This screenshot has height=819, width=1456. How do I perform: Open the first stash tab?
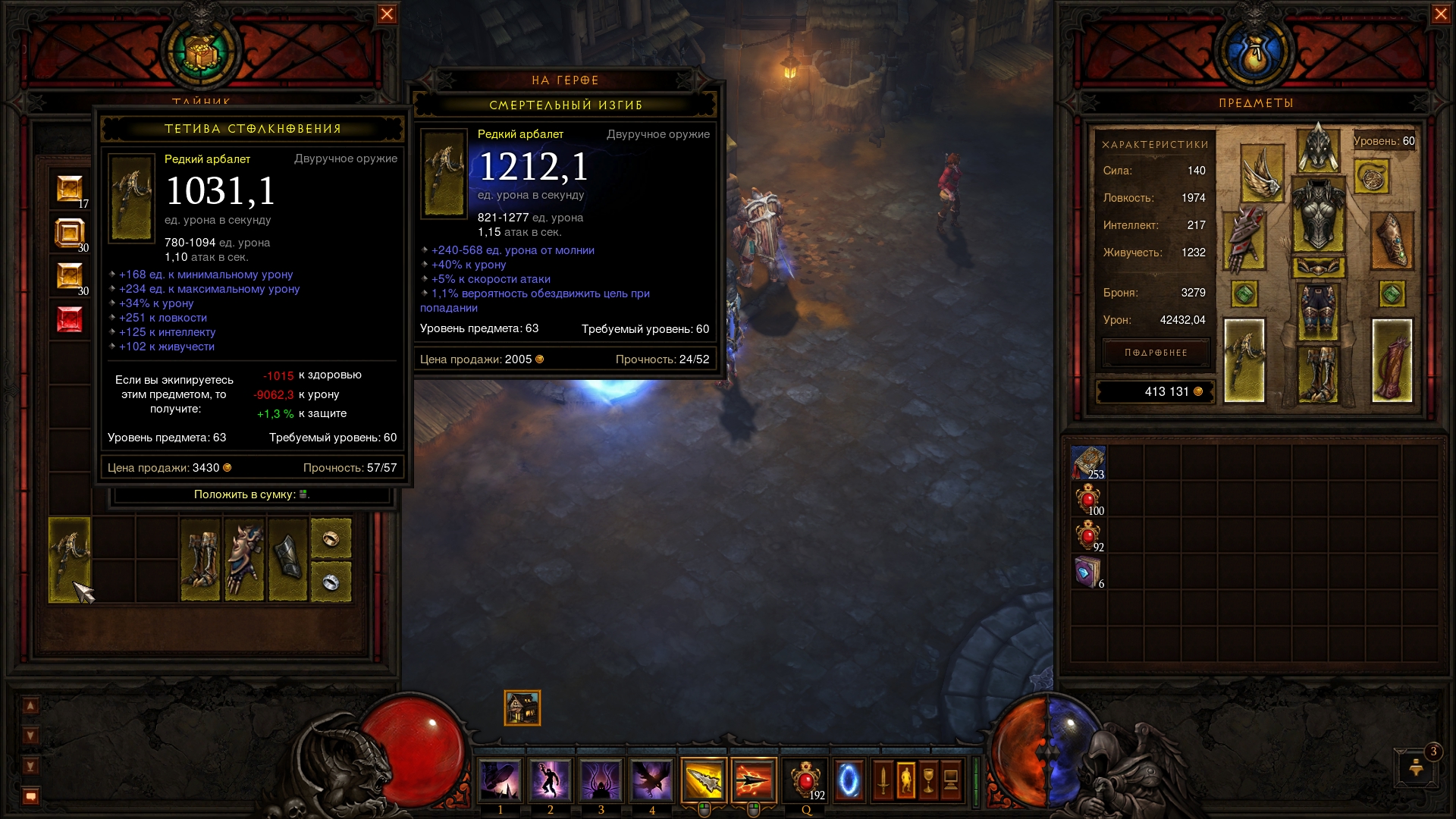tap(69, 190)
